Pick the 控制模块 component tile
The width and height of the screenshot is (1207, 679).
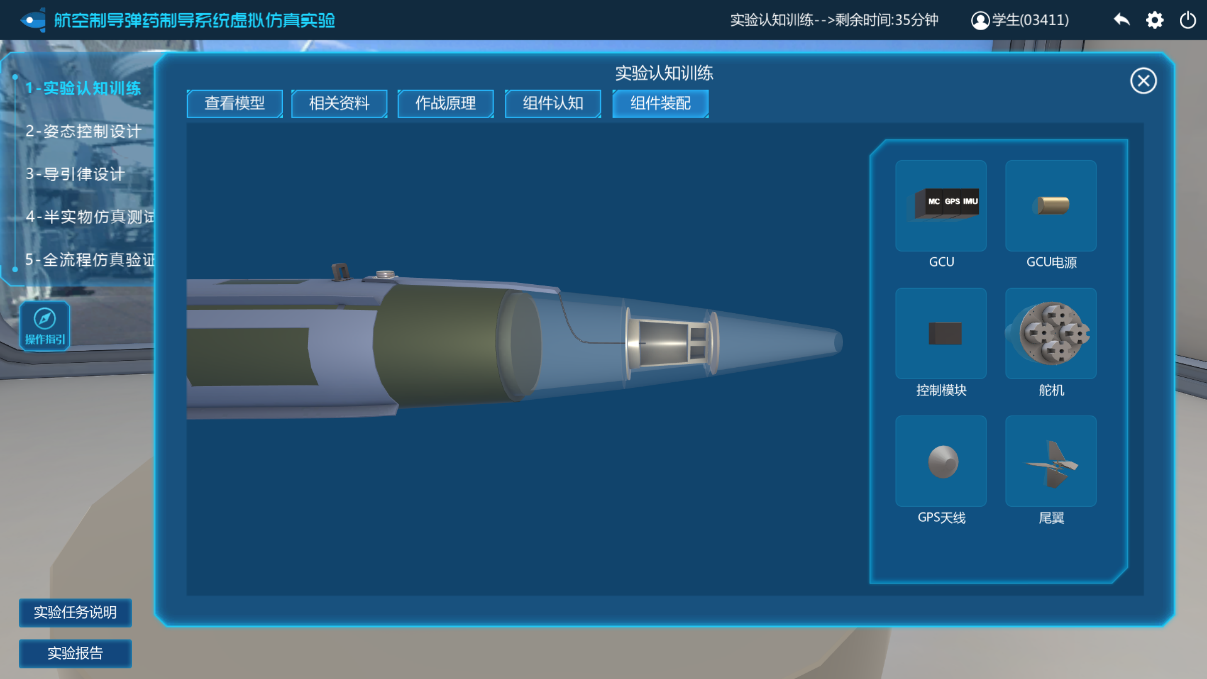pyautogui.click(x=940, y=333)
